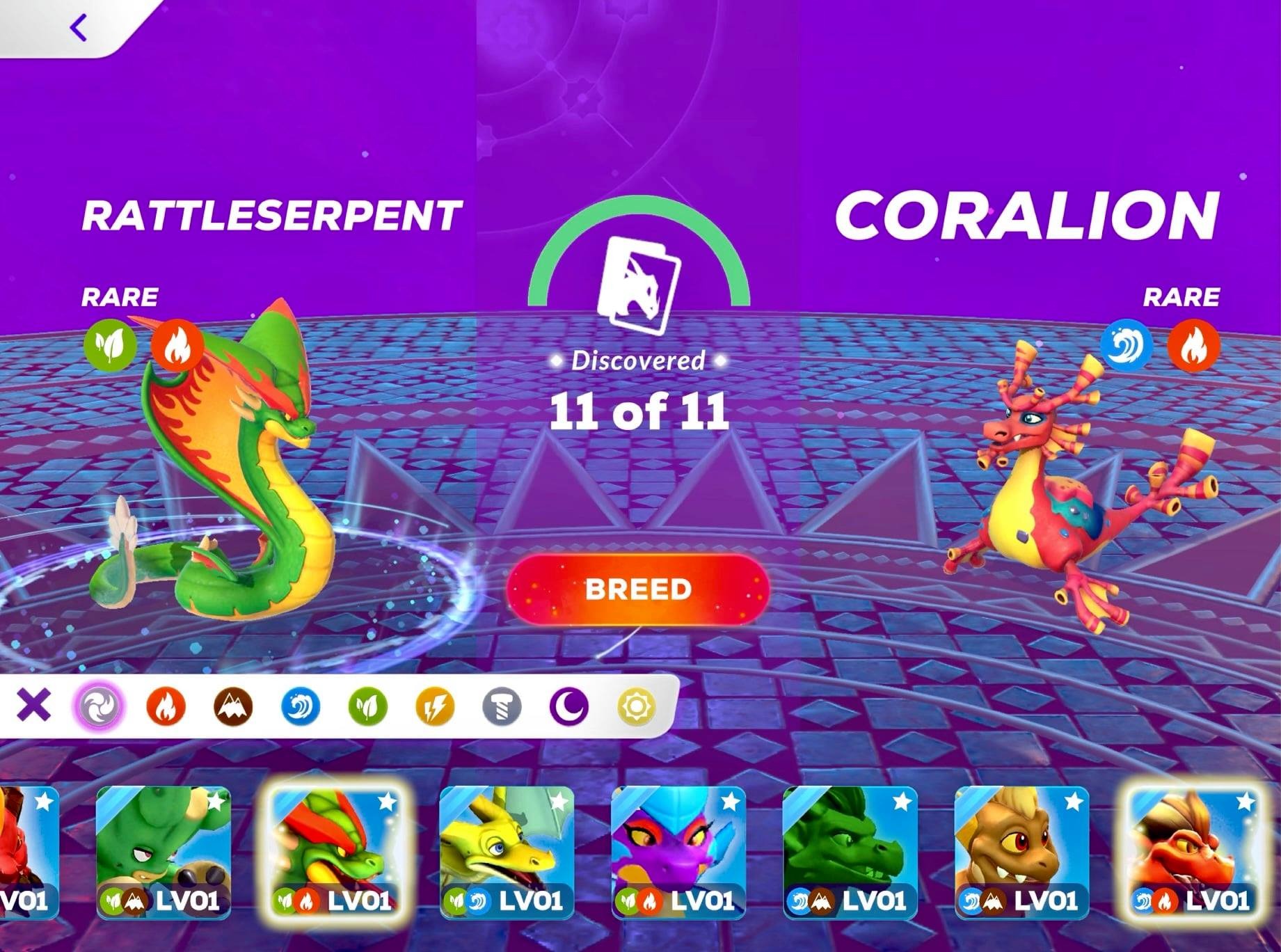View the Discovered 11 of 11 counter
Viewport: 1281px width, 952px height.
pos(638,411)
